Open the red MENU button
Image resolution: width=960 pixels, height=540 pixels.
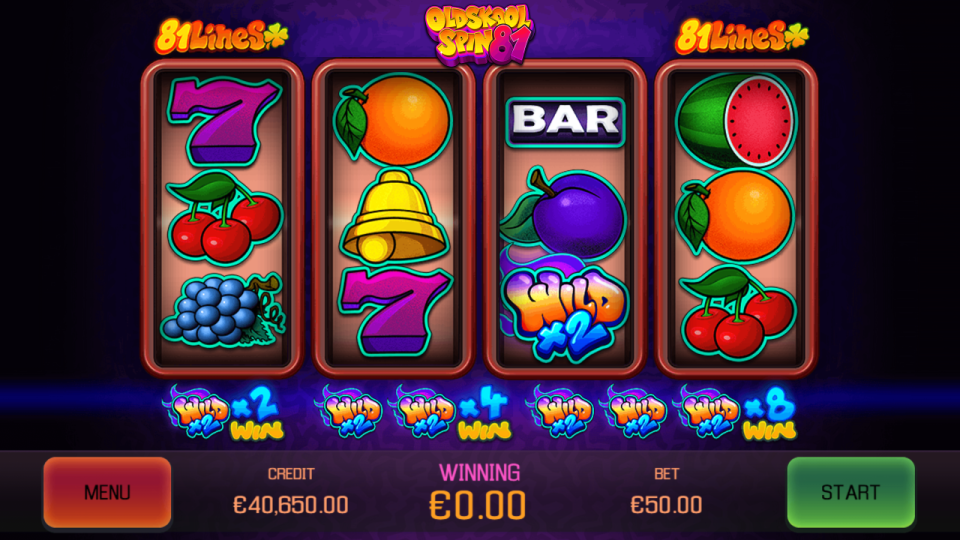107,492
